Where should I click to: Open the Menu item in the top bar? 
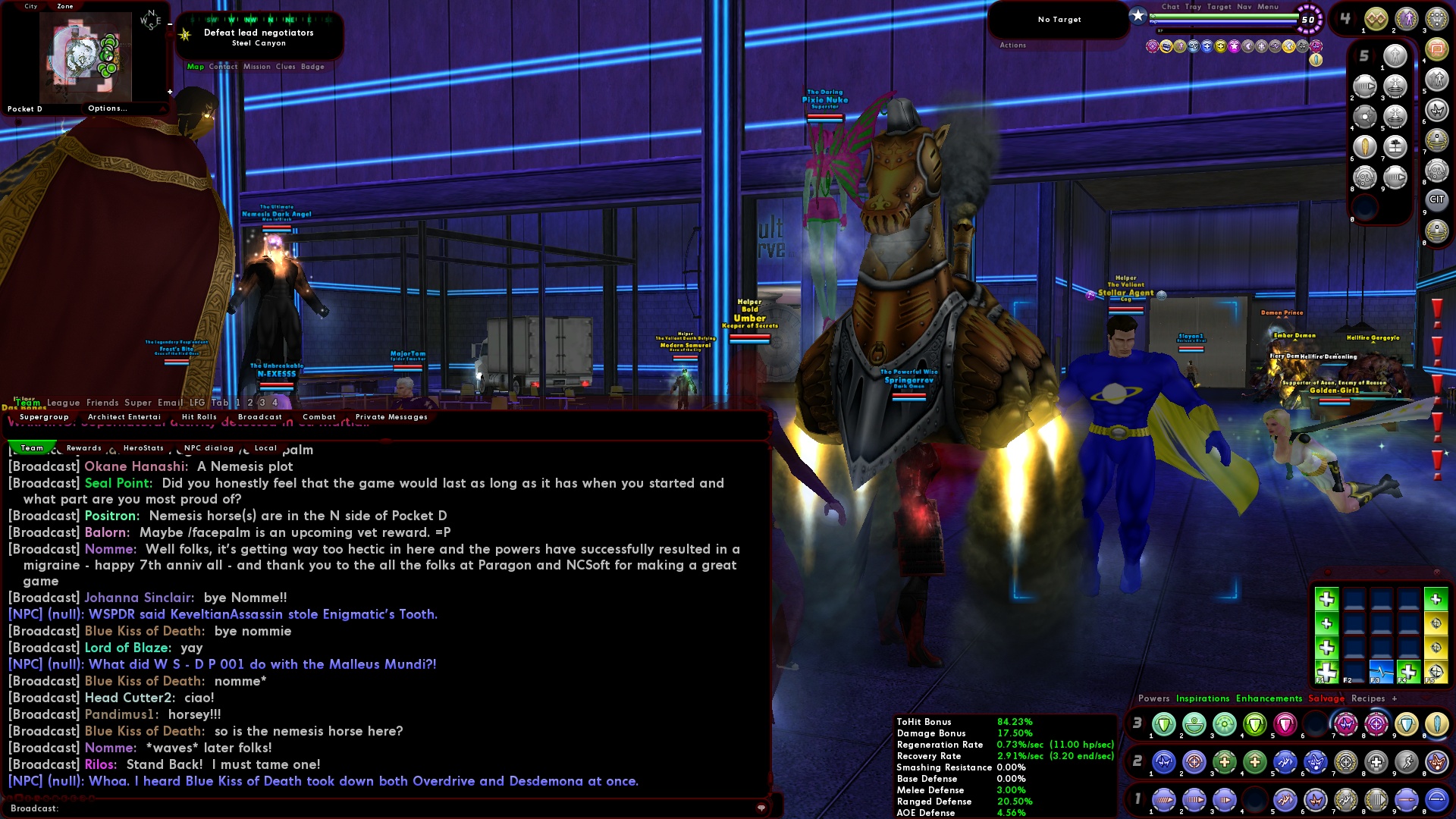(x=1268, y=8)
